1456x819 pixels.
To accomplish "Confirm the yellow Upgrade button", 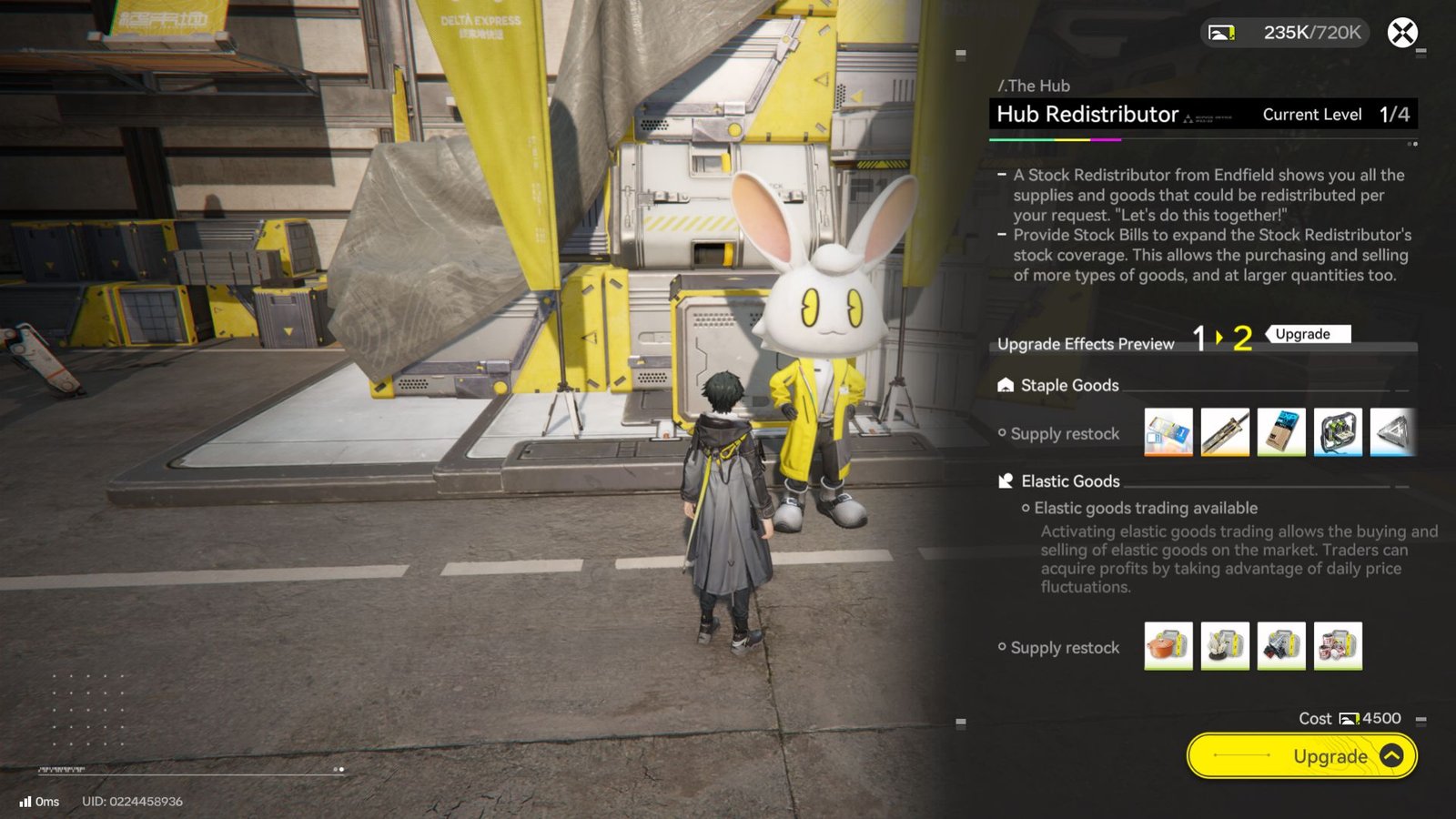I will [1301, 756].
